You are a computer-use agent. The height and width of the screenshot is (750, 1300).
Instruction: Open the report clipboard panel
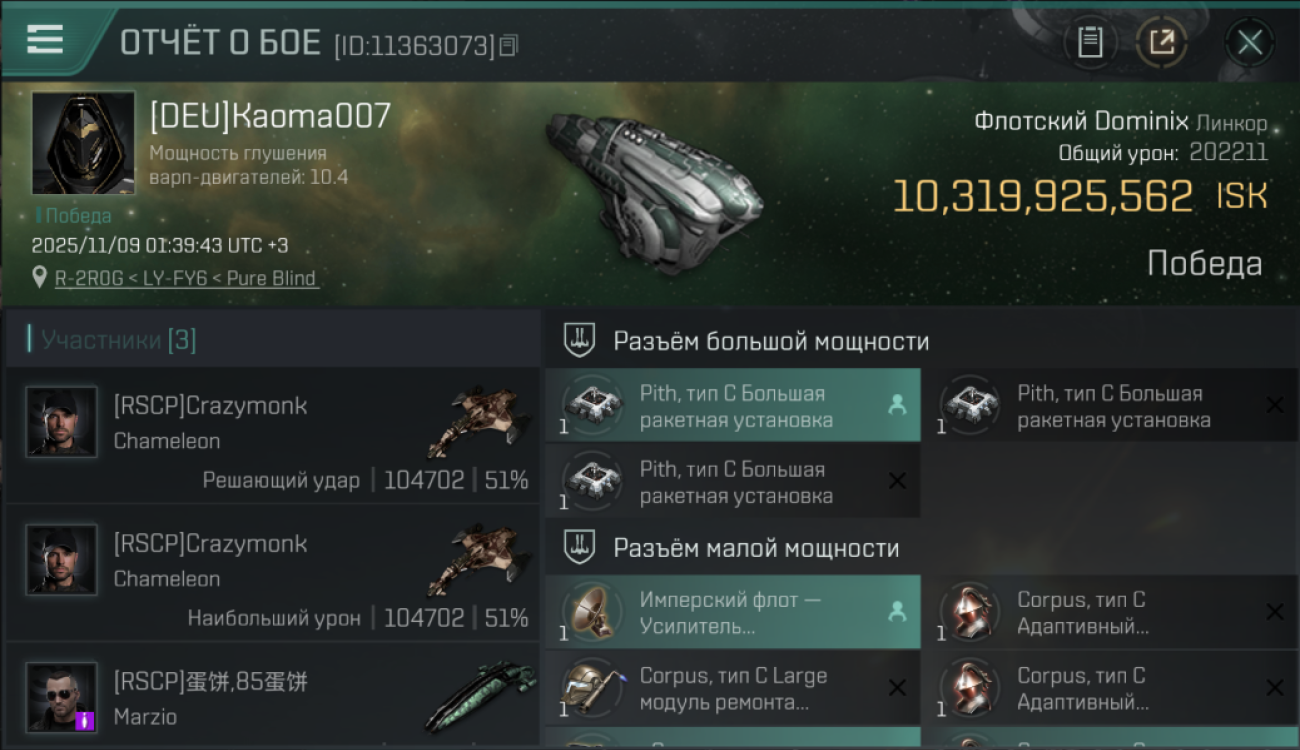click(x=1090, y=42)
